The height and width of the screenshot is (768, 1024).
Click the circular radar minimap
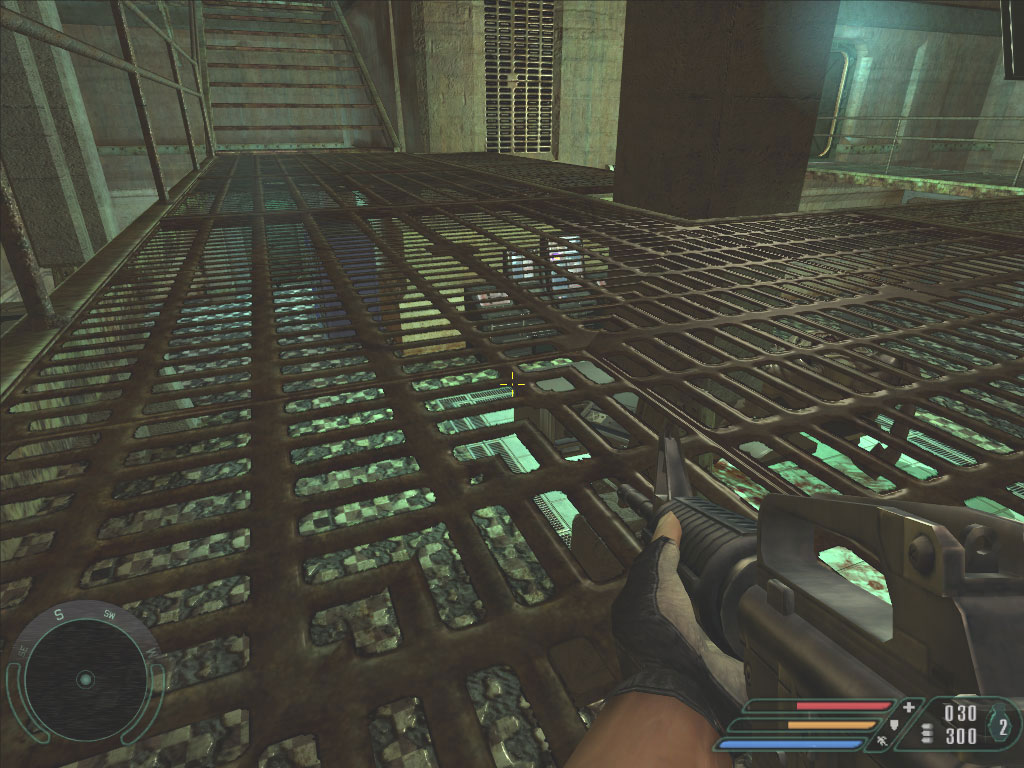click(85, 679)
